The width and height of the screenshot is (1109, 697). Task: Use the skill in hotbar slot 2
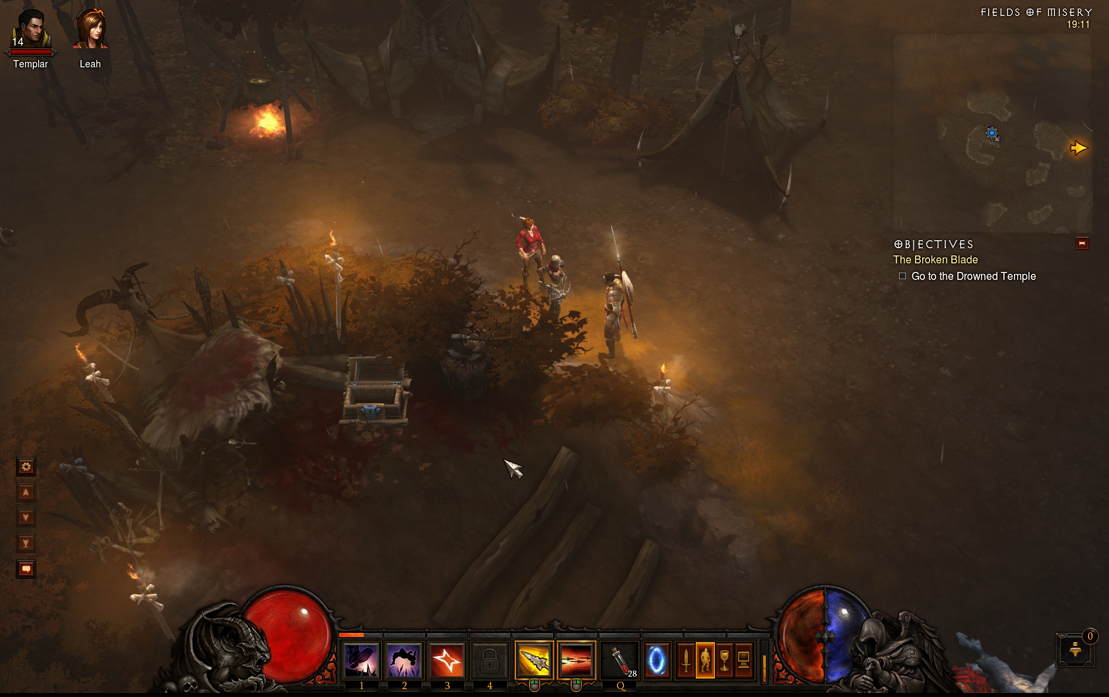coord(404,660)
